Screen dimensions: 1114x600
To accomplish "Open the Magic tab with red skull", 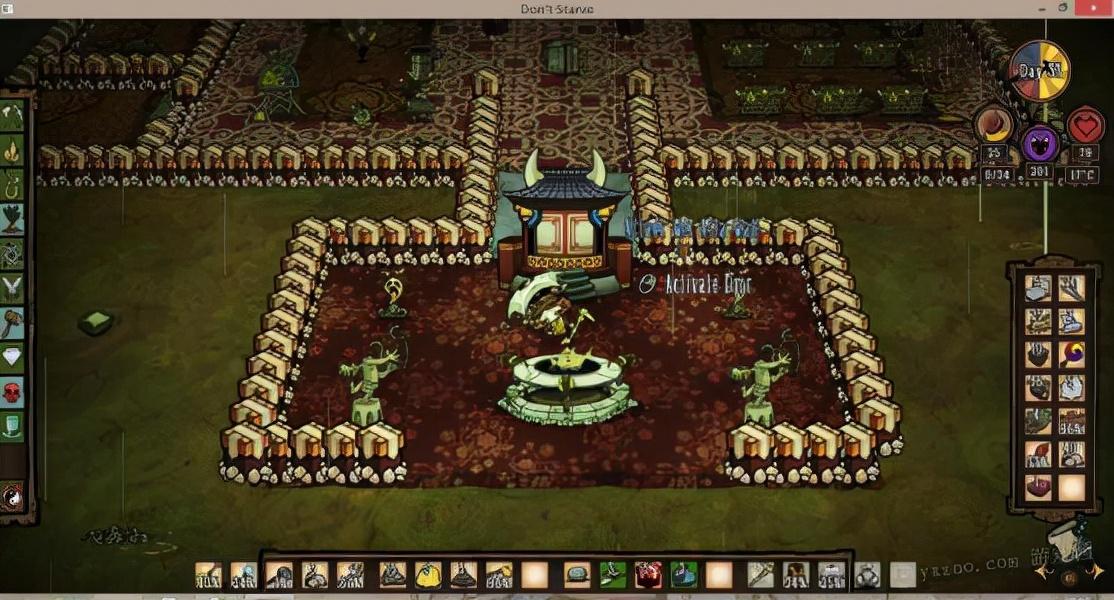I will (x=14, y=392).
